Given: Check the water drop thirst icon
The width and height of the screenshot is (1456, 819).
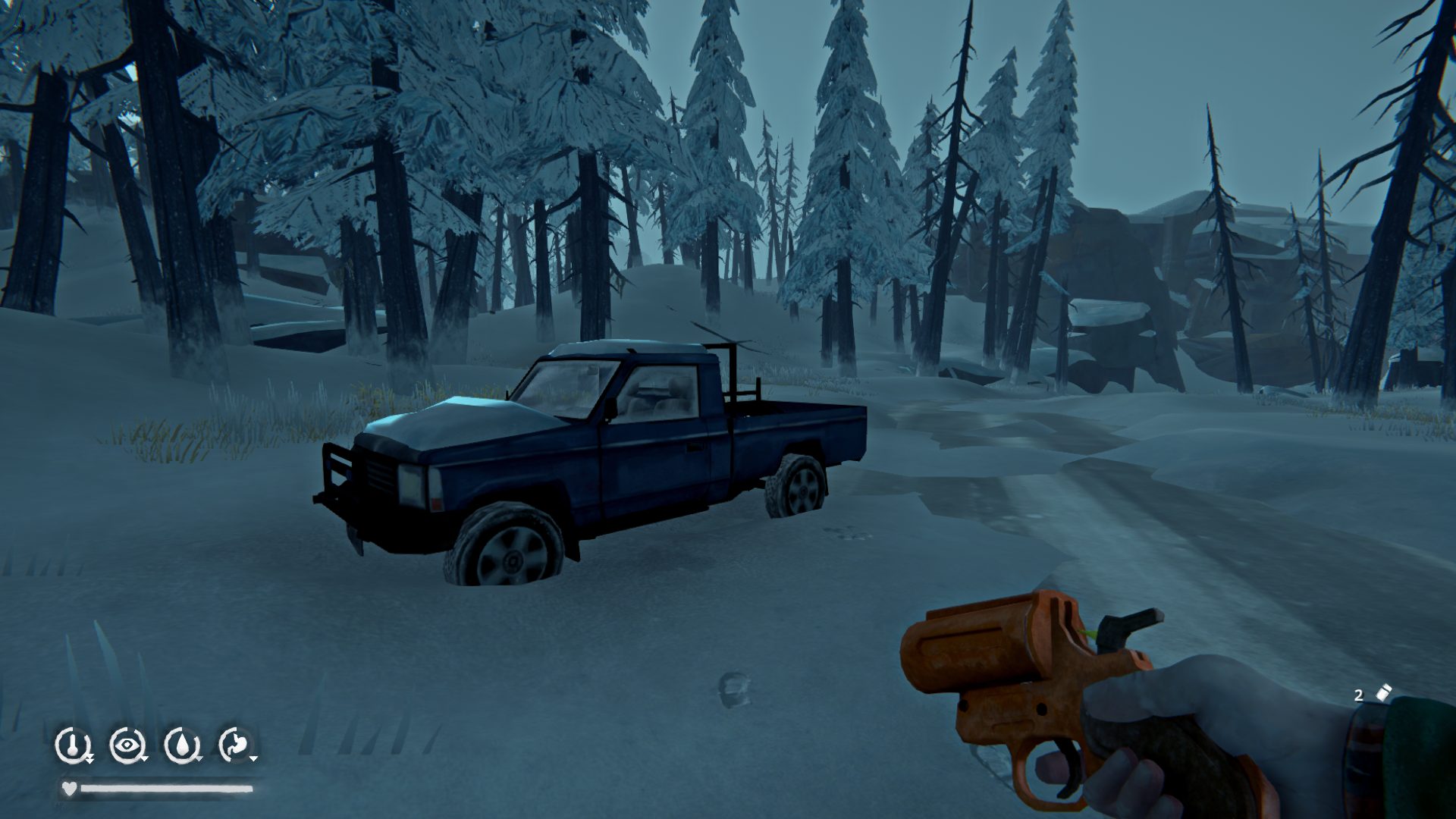Looking at the screenshot, I should click(181, 745).
